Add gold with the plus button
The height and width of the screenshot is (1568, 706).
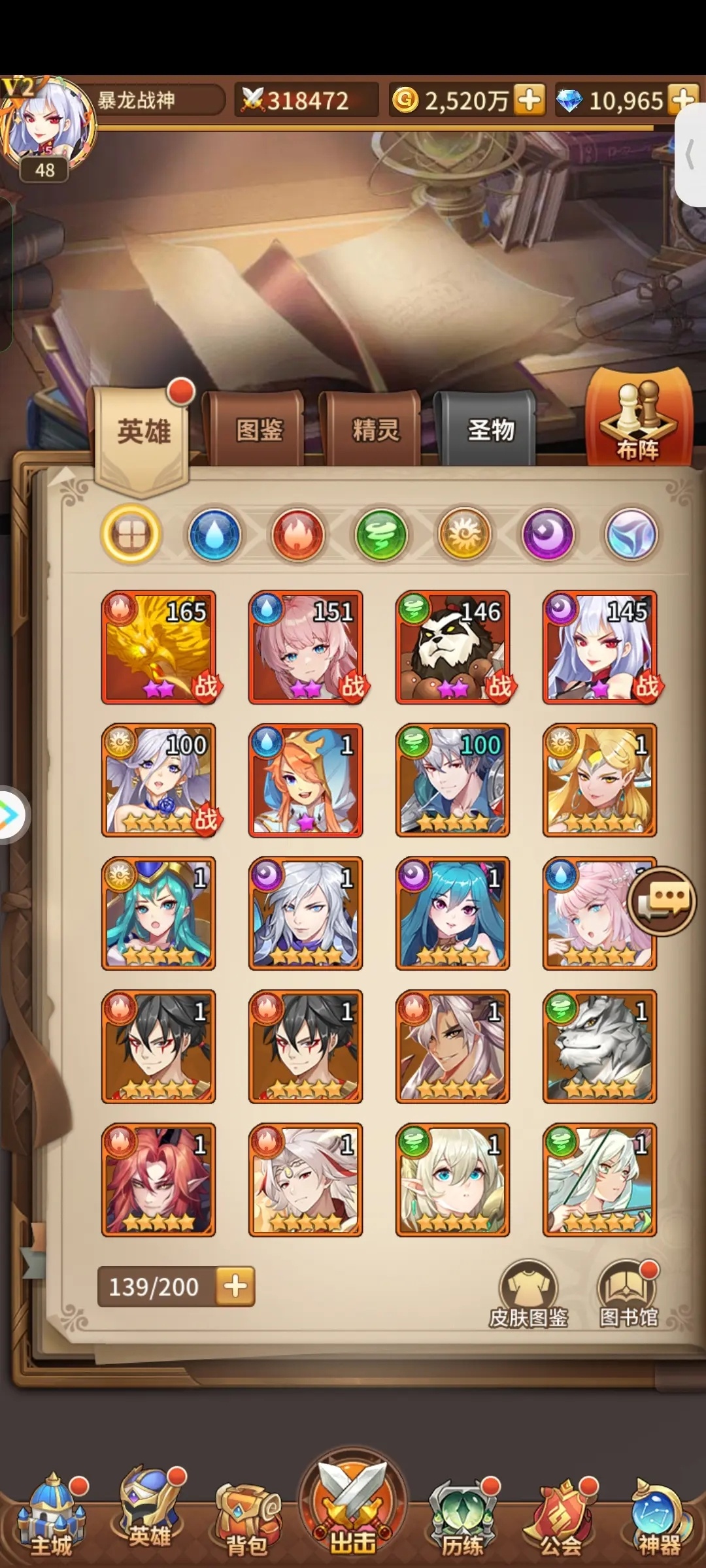pyautogui.click(x=529, y=100)
